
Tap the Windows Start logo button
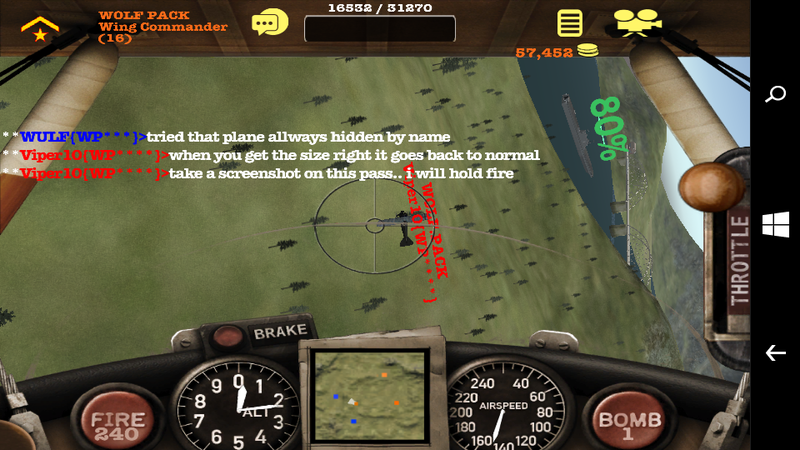(x=775, y=225)
